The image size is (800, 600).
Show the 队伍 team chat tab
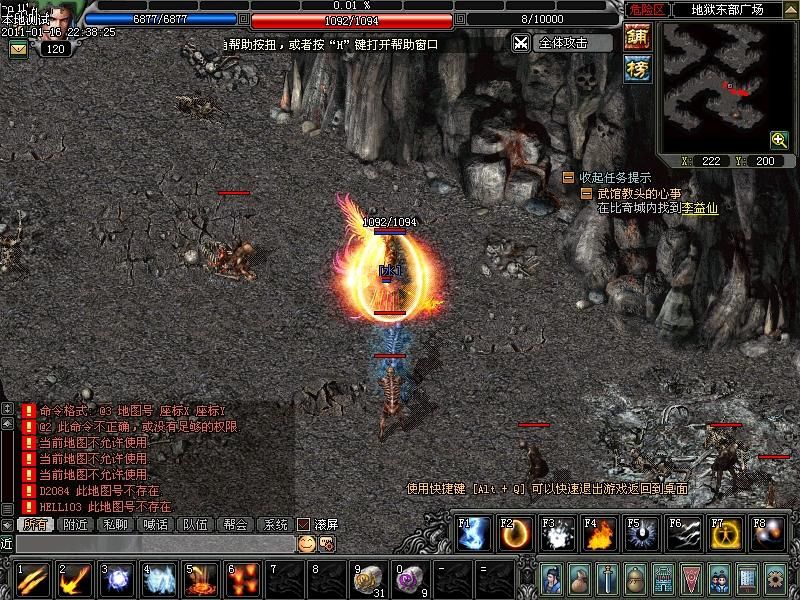[x=195, y=524]
